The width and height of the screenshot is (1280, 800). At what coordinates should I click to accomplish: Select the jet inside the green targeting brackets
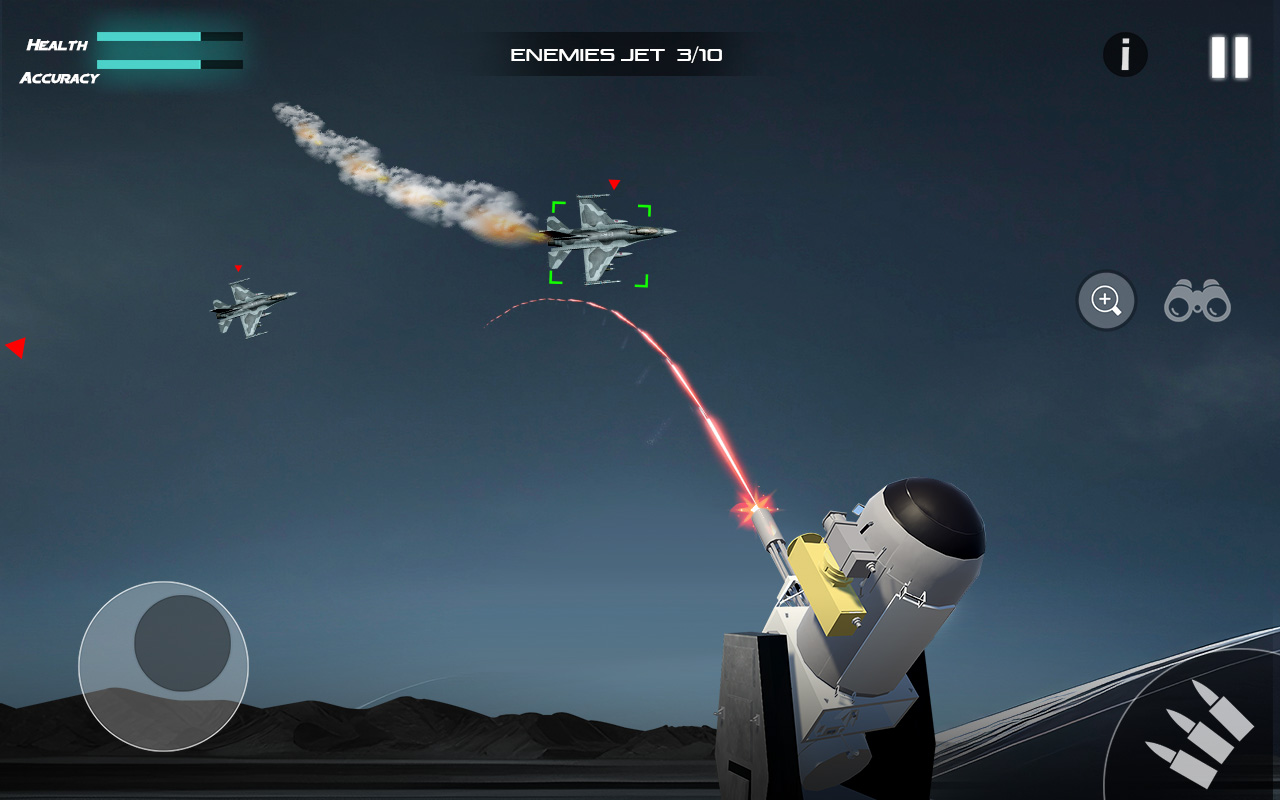tap(600, 237)
